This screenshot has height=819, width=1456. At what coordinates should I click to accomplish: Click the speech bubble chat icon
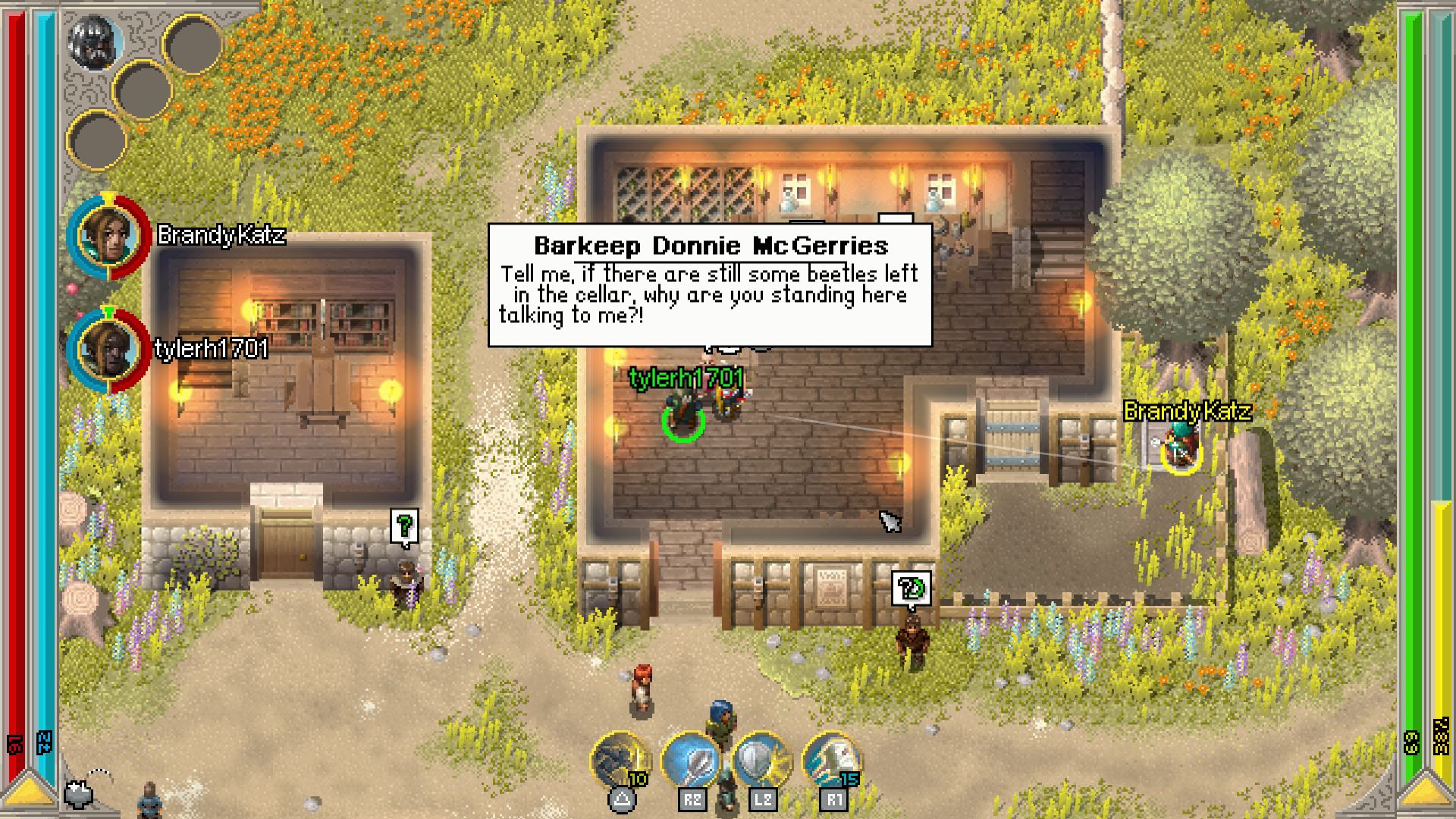click(x=79, y=793)
